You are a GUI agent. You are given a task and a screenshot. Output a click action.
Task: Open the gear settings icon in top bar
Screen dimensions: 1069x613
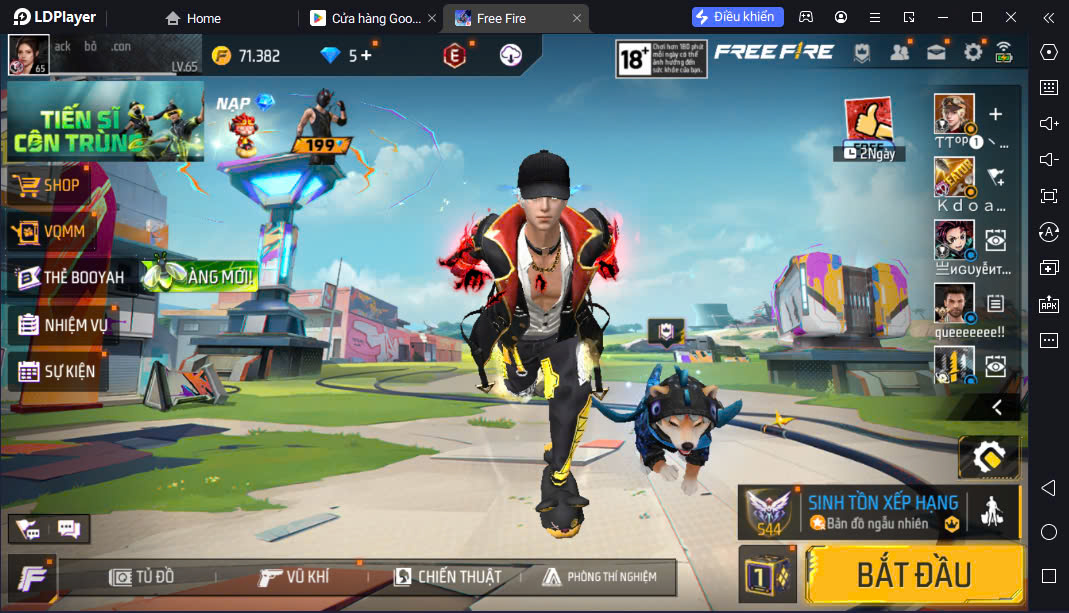point(972,52)
